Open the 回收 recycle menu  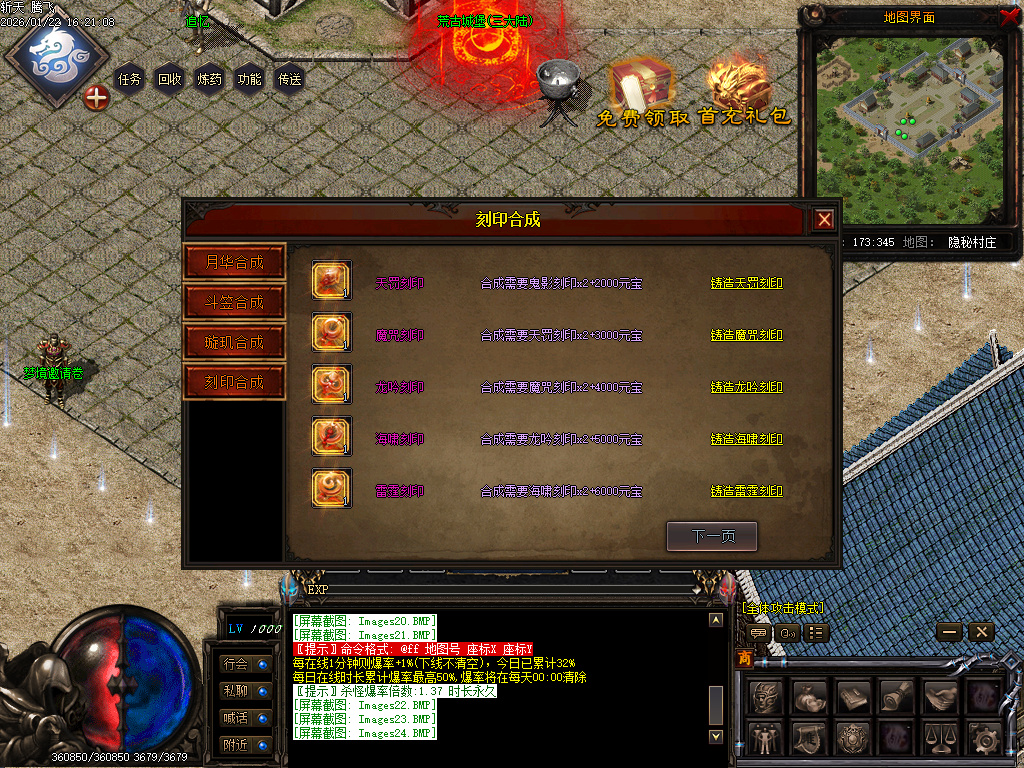170,79
